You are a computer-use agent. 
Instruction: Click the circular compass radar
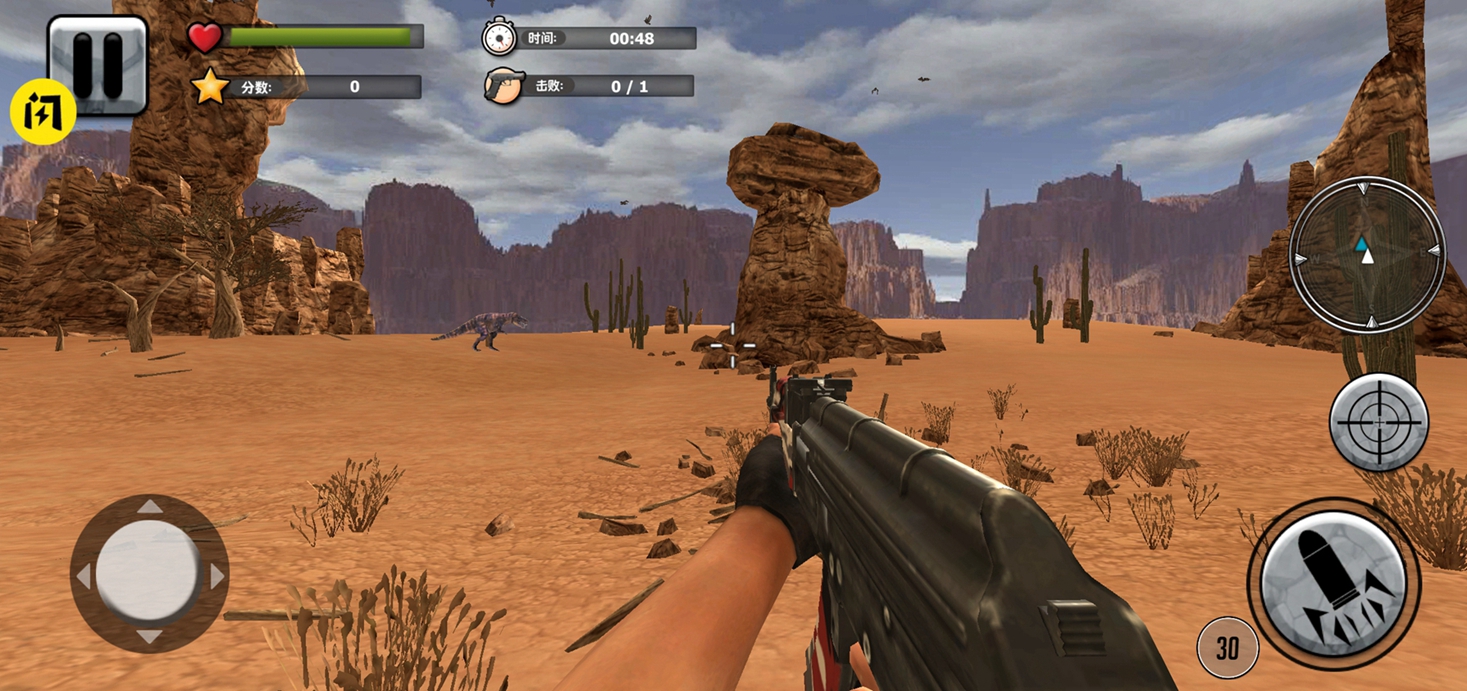pos(1367,254)
